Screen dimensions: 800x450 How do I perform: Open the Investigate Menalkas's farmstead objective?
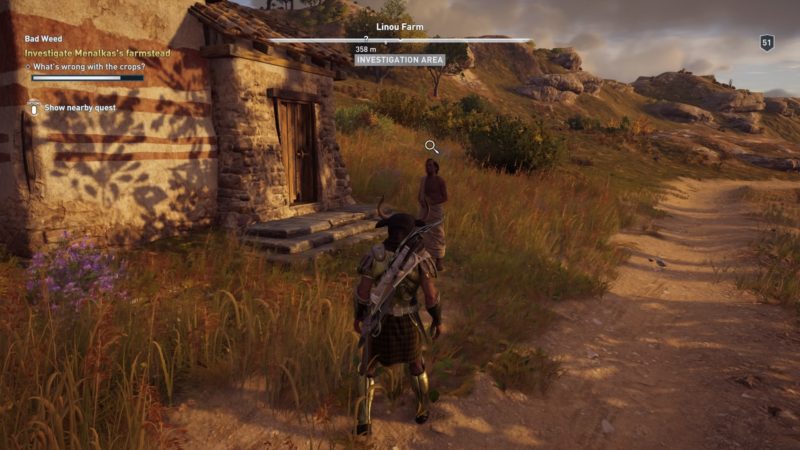pyautogui.click(x=97, y=52)
